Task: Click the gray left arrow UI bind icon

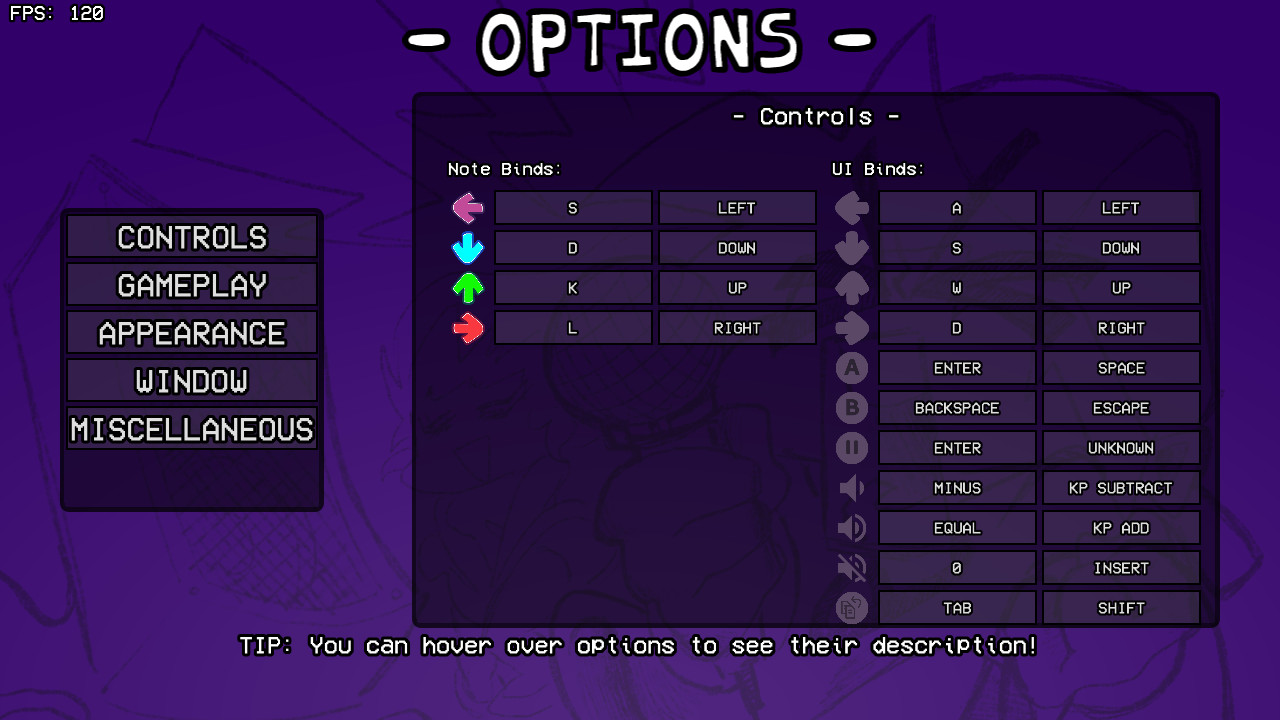Action: [x=851, y=207]
